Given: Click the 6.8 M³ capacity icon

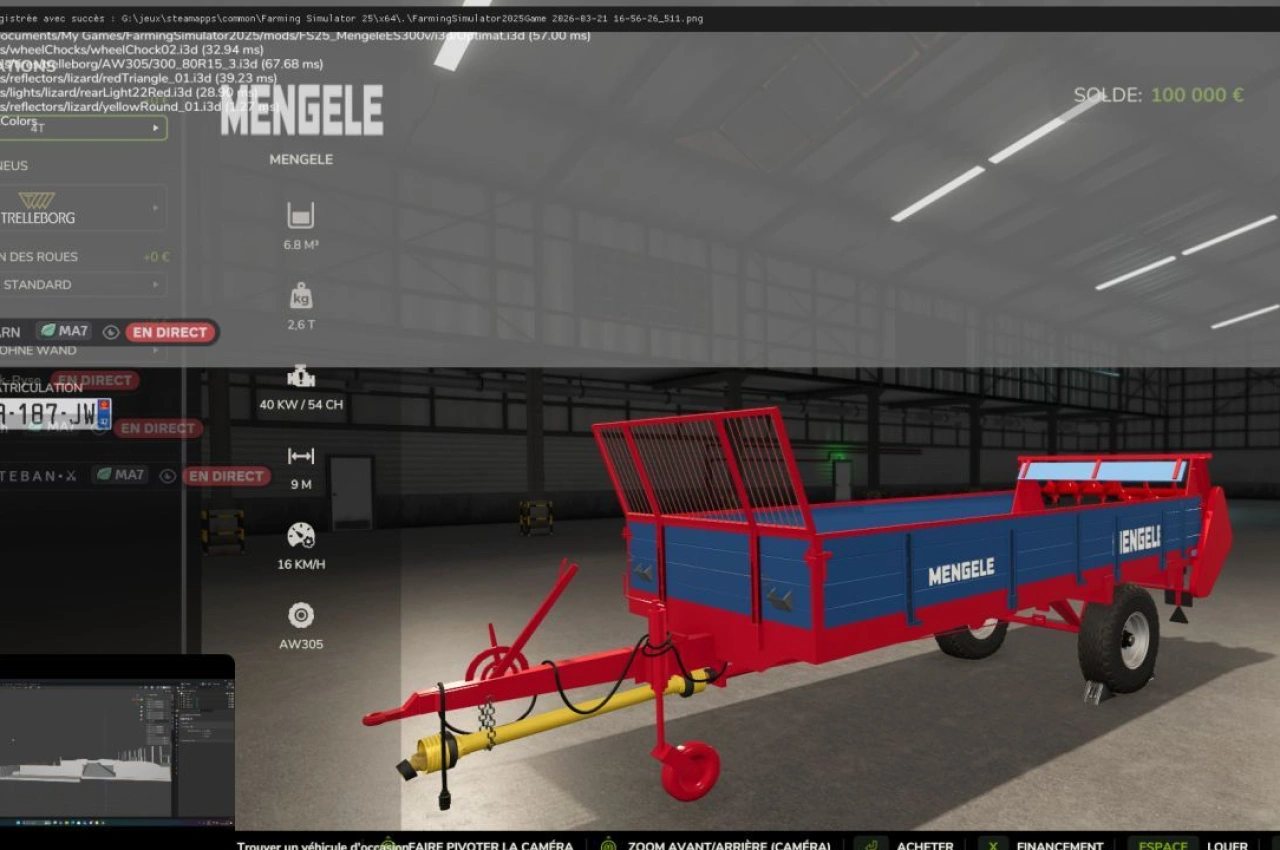Looking at the screenshot, I should 300,215.
